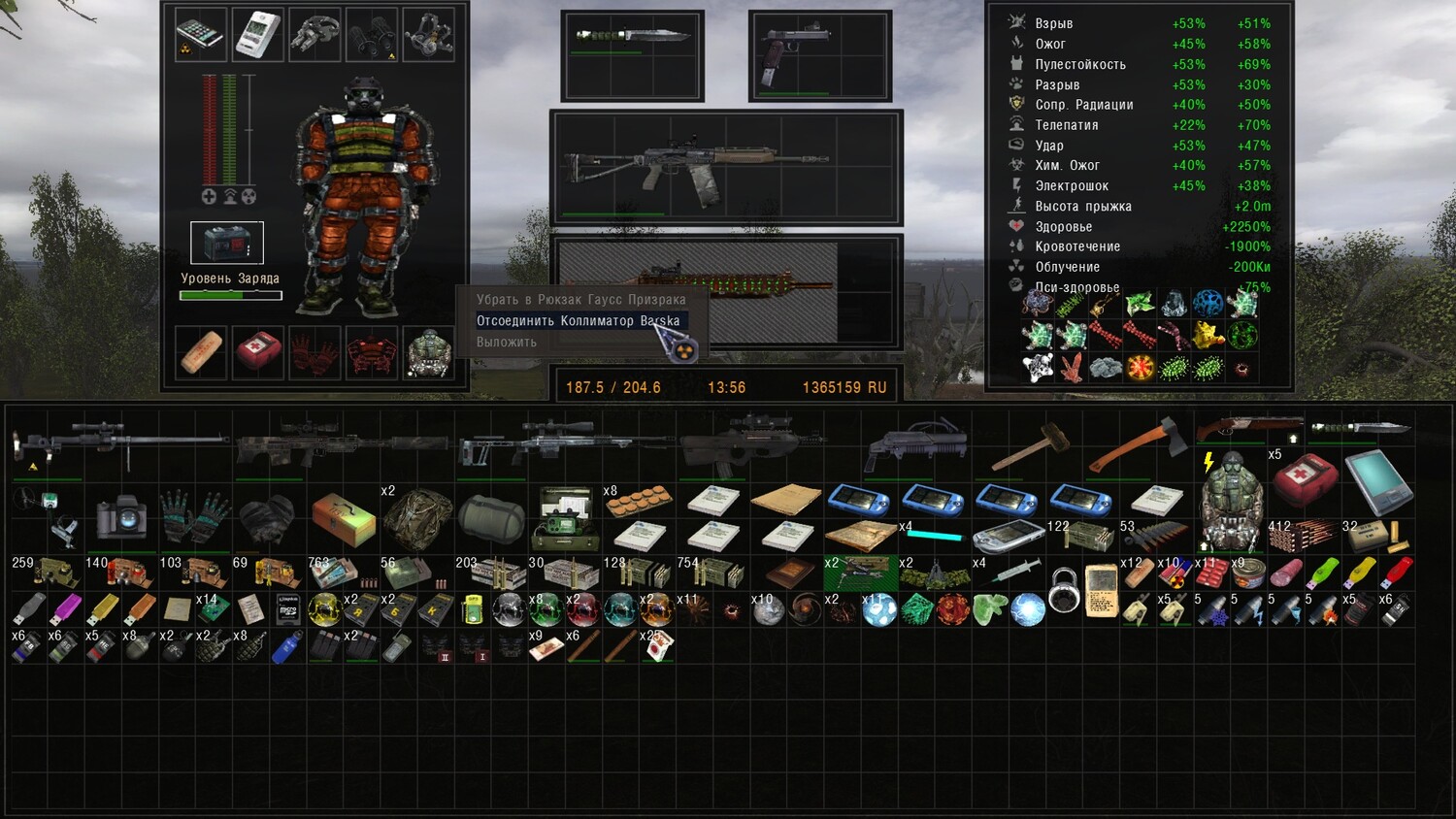Choose 'Убрать в Рюкзак Гаусс Призрака' option
This screenshot has width=1456, height=819.
click(580, 300)
